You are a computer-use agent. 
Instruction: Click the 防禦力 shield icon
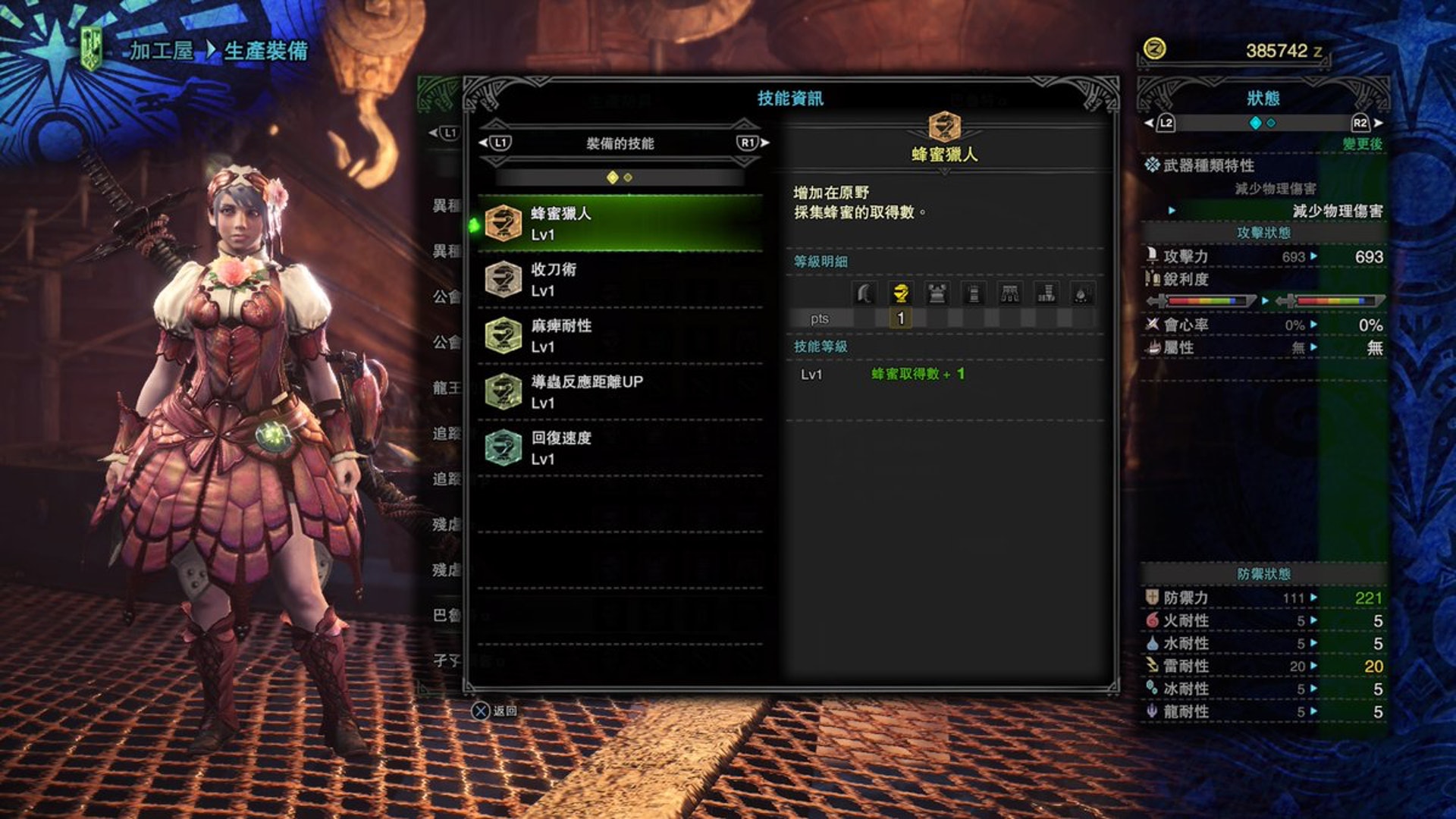tap(1153, 598)
